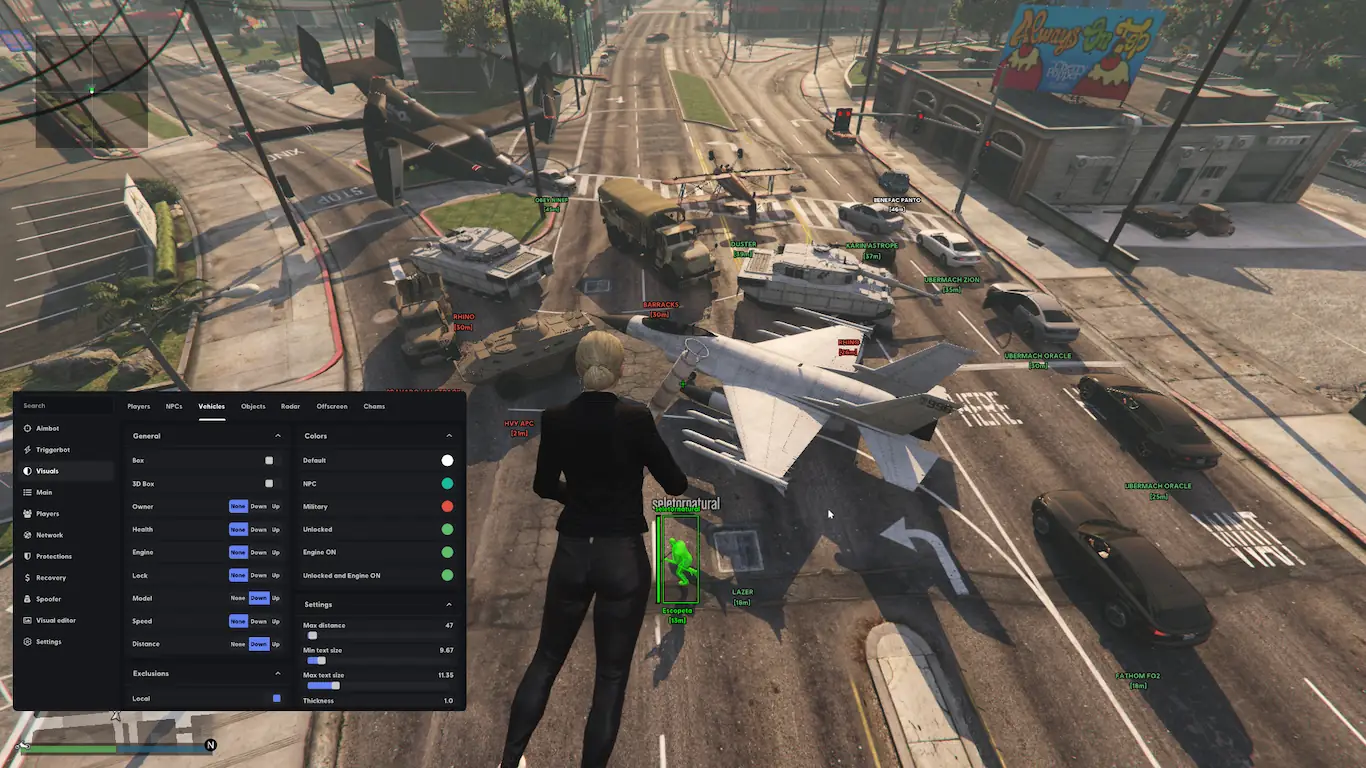Pick the NPC color swatch
The image size is (1366, 768).
pos(447,484)
